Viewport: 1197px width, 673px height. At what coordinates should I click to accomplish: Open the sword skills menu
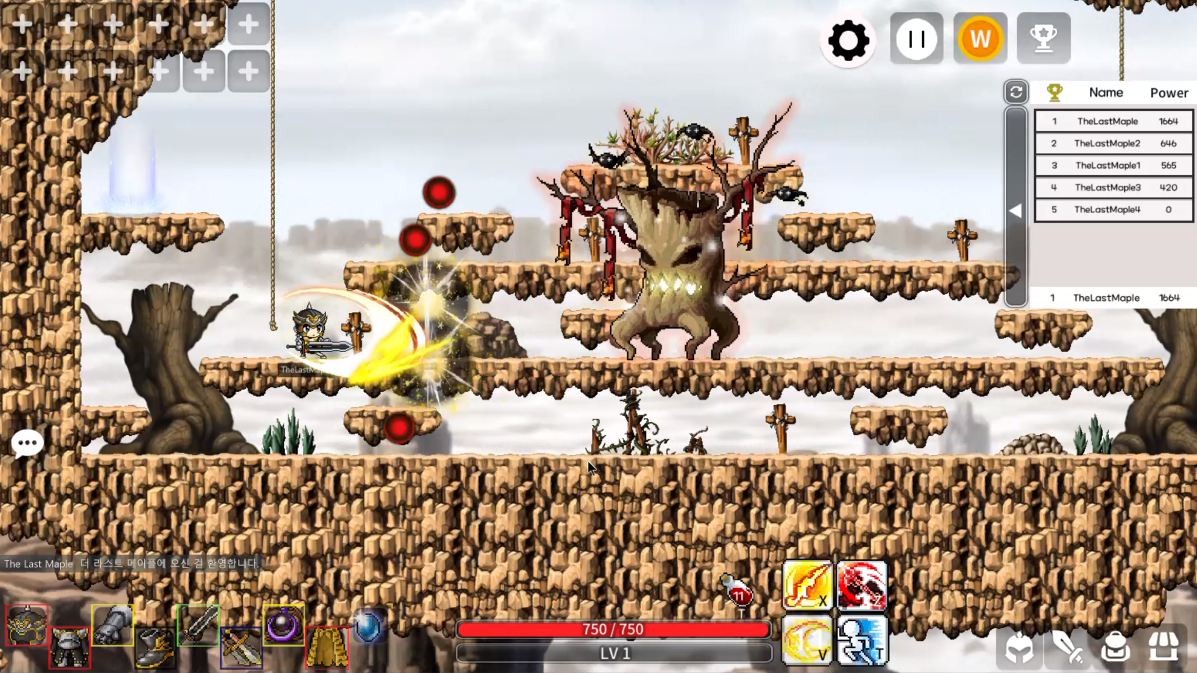(1067, 649)
